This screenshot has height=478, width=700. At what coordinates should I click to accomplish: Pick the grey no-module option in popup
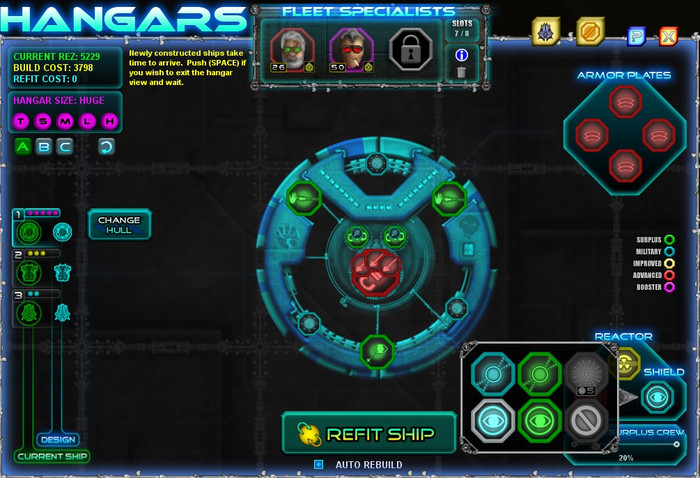click(587, 419)
